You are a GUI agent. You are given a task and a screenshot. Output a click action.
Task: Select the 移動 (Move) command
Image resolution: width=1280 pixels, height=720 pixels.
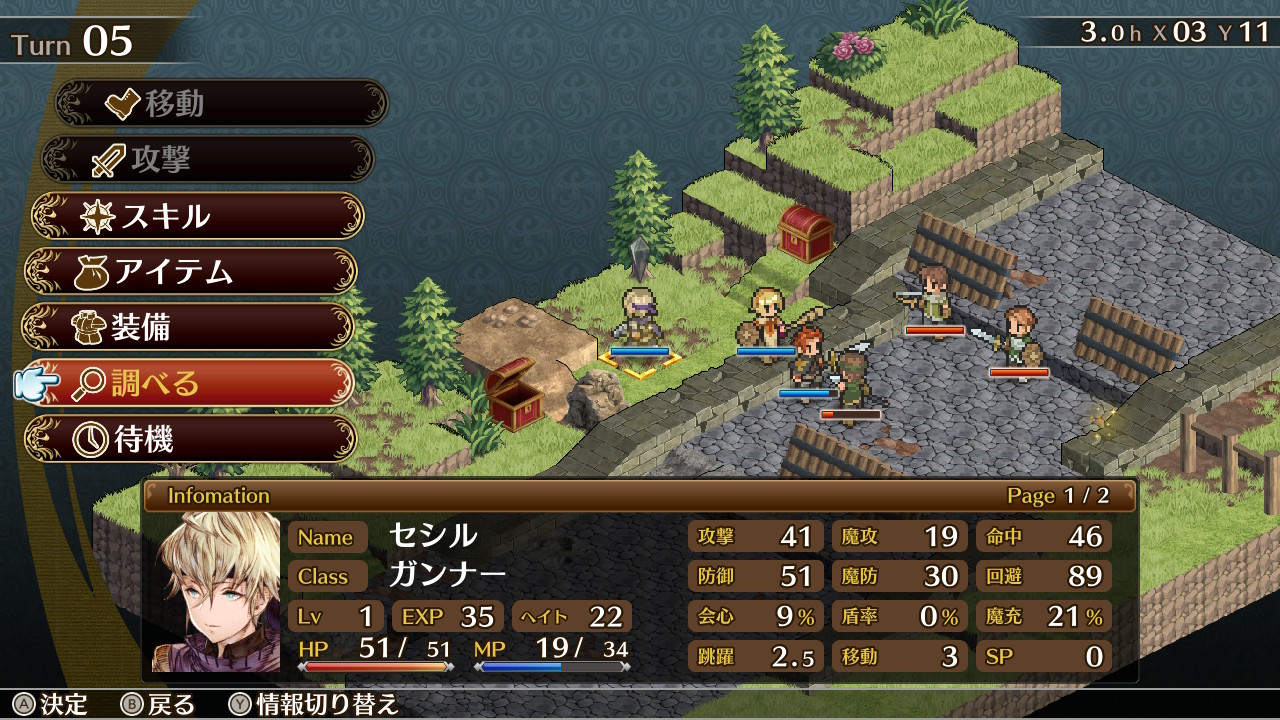(x=220, y=103)
